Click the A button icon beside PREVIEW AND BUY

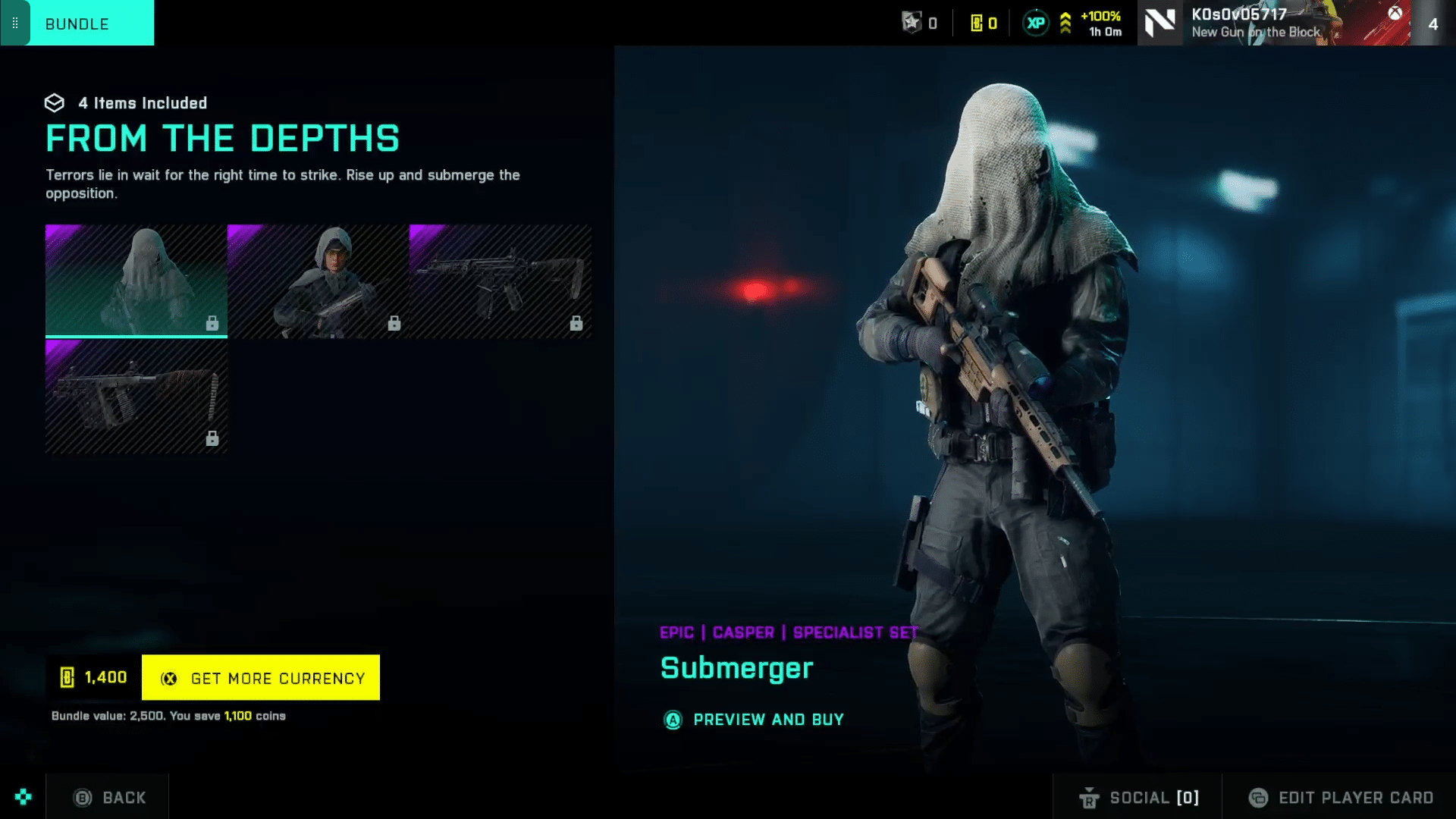673,720
